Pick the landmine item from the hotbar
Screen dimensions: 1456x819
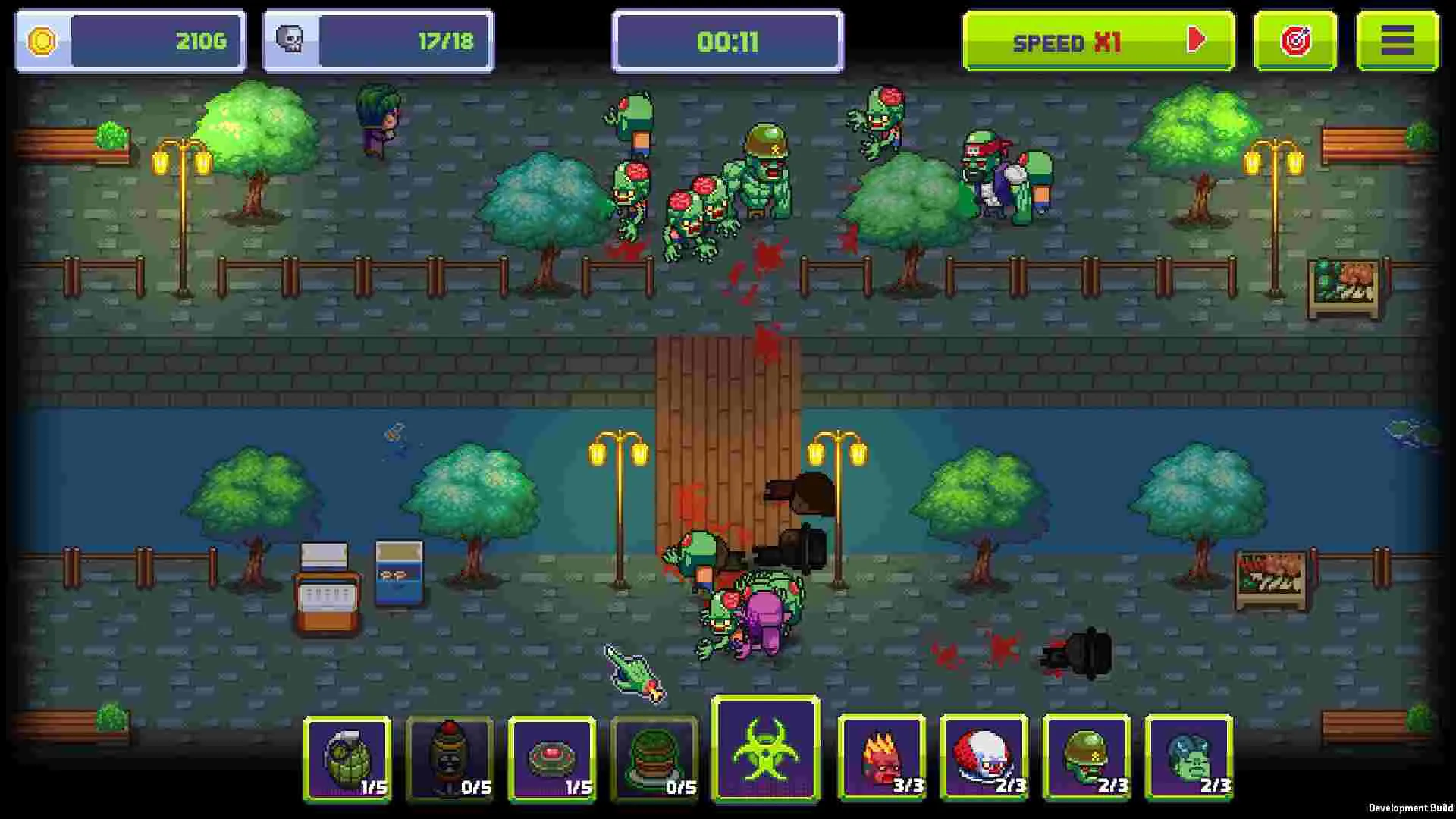point(553,761)
